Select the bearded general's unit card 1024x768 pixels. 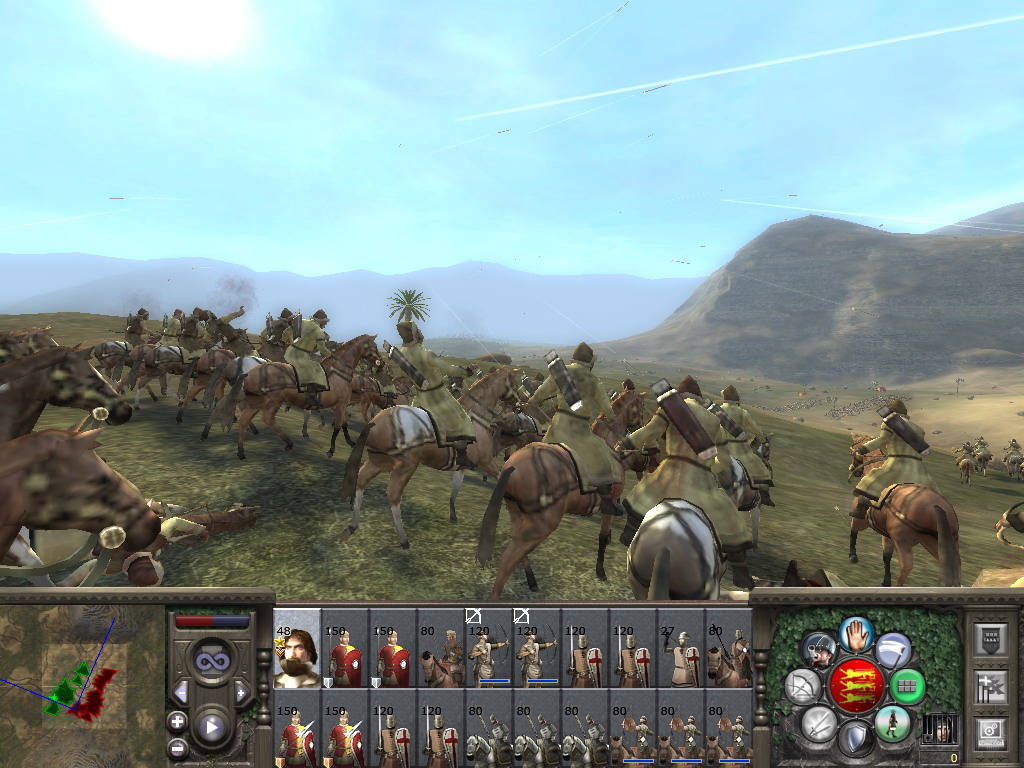click(297, 650)
